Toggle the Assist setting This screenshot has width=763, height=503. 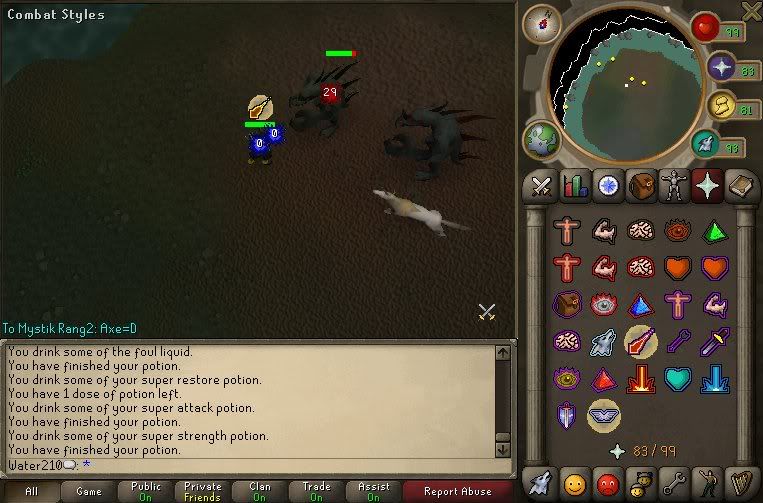tap(373, 491)
